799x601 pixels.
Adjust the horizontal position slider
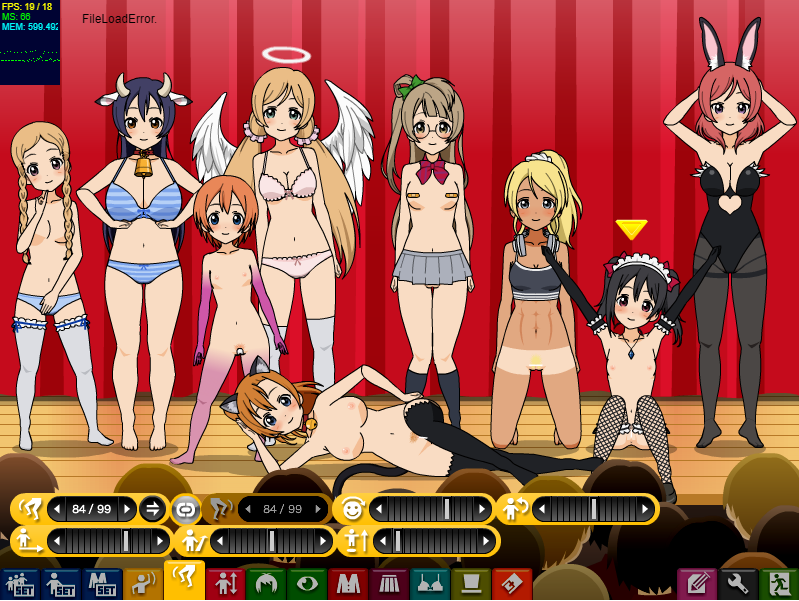click(x=108, y=541)
